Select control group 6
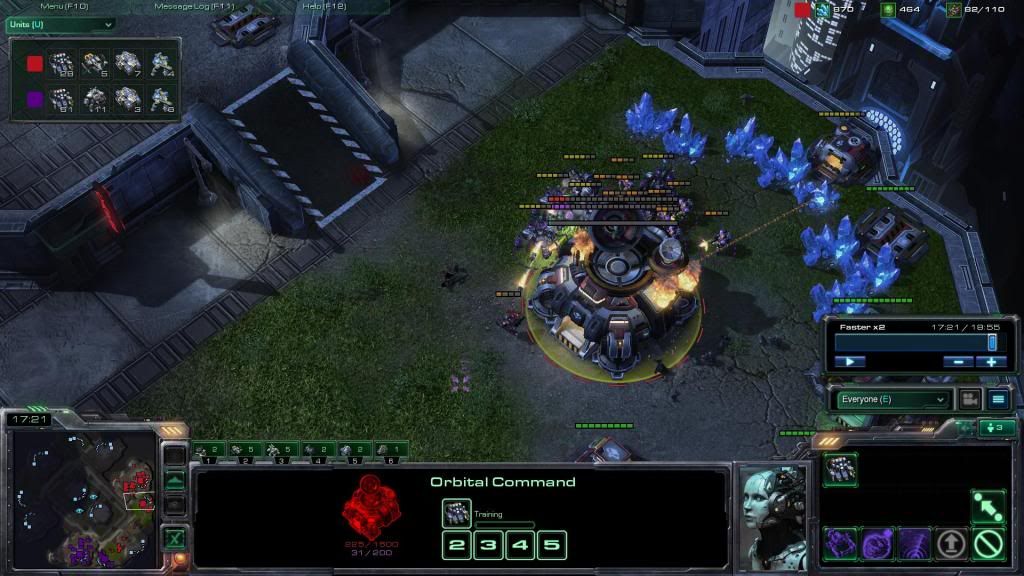Screen dimensions: 1024x576 (390, 452)
